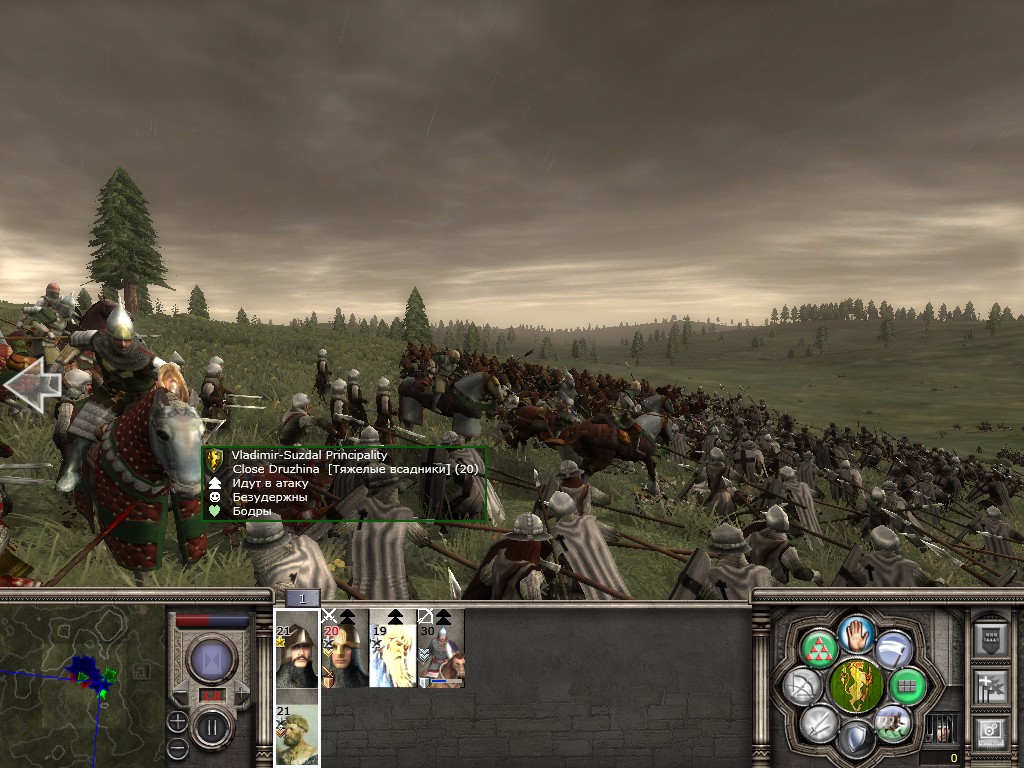
Task: Select the mustached helmeted unit card with 21 men
Action: pos(297,648)
